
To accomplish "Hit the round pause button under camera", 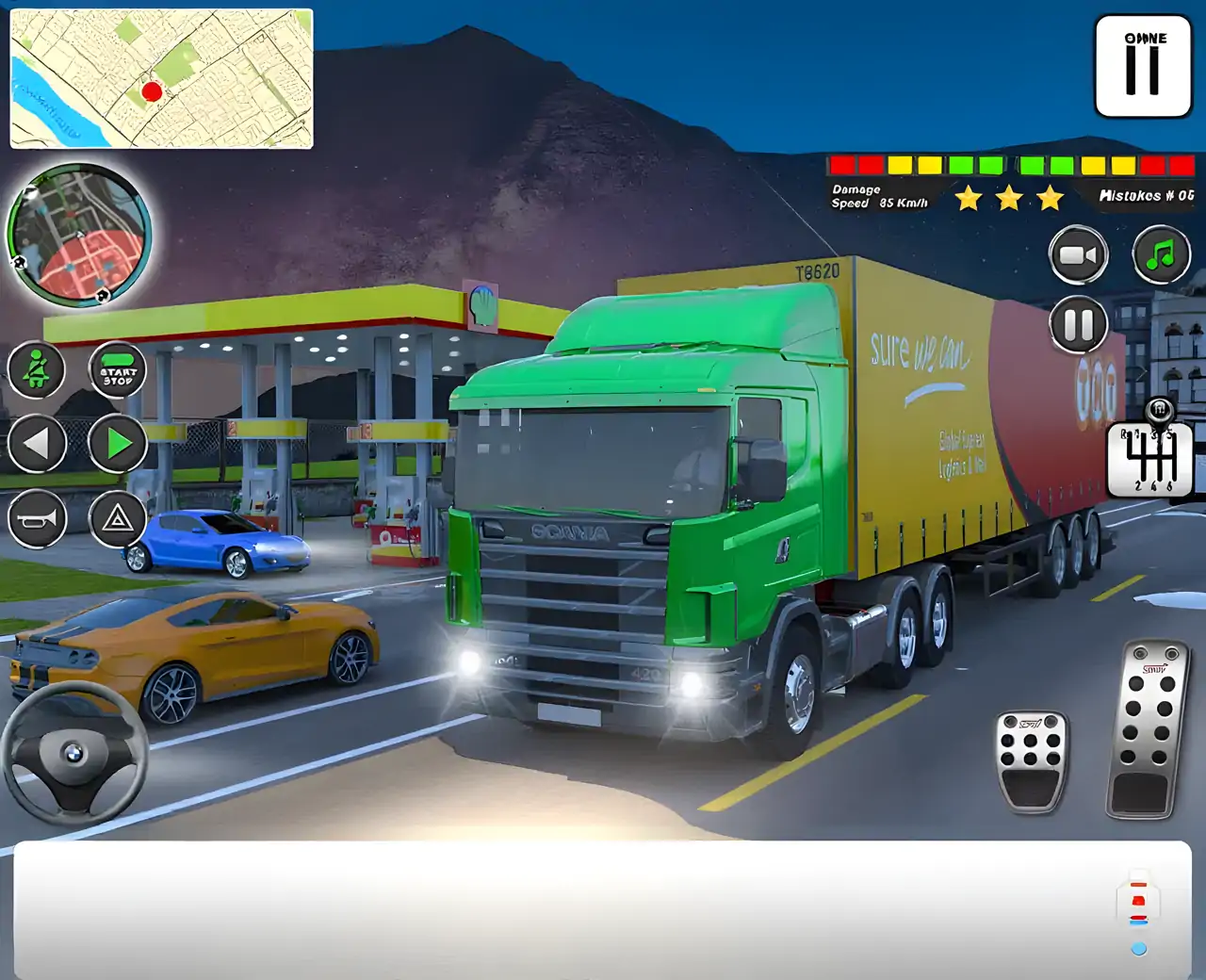I will pyautogui.click(x=1079, y=325).
